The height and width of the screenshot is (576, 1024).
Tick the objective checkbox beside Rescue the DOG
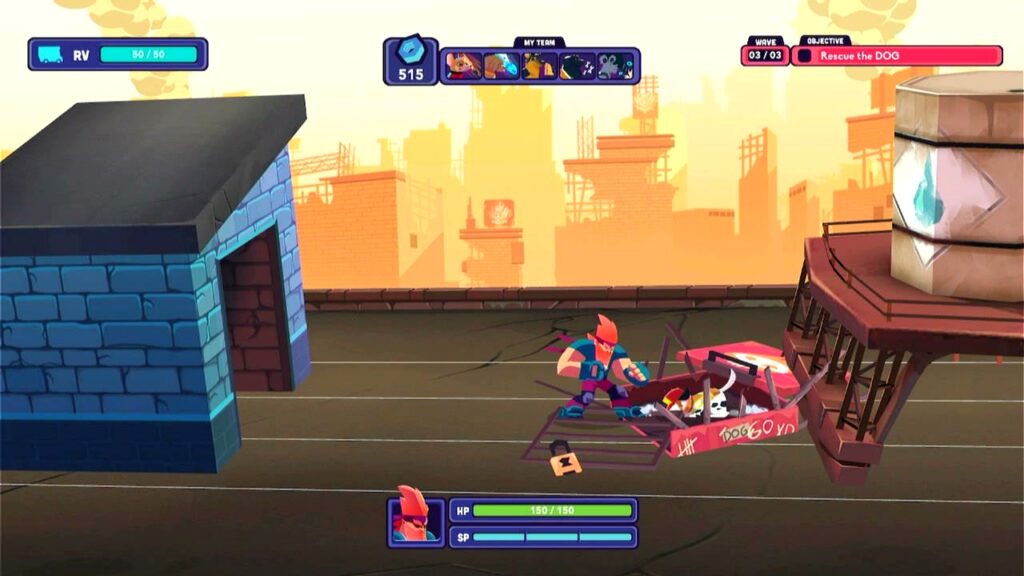pyautogui.click(x=805, y=56)
